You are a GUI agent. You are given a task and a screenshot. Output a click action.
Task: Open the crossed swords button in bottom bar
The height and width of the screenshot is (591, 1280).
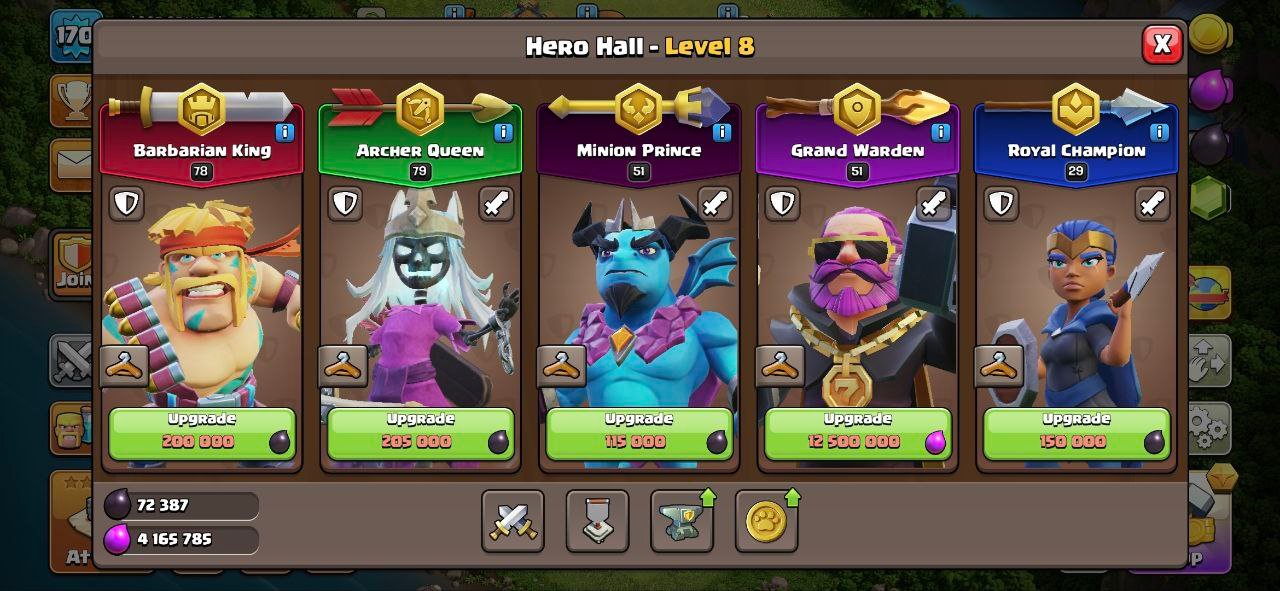click(x=513, y=521)
